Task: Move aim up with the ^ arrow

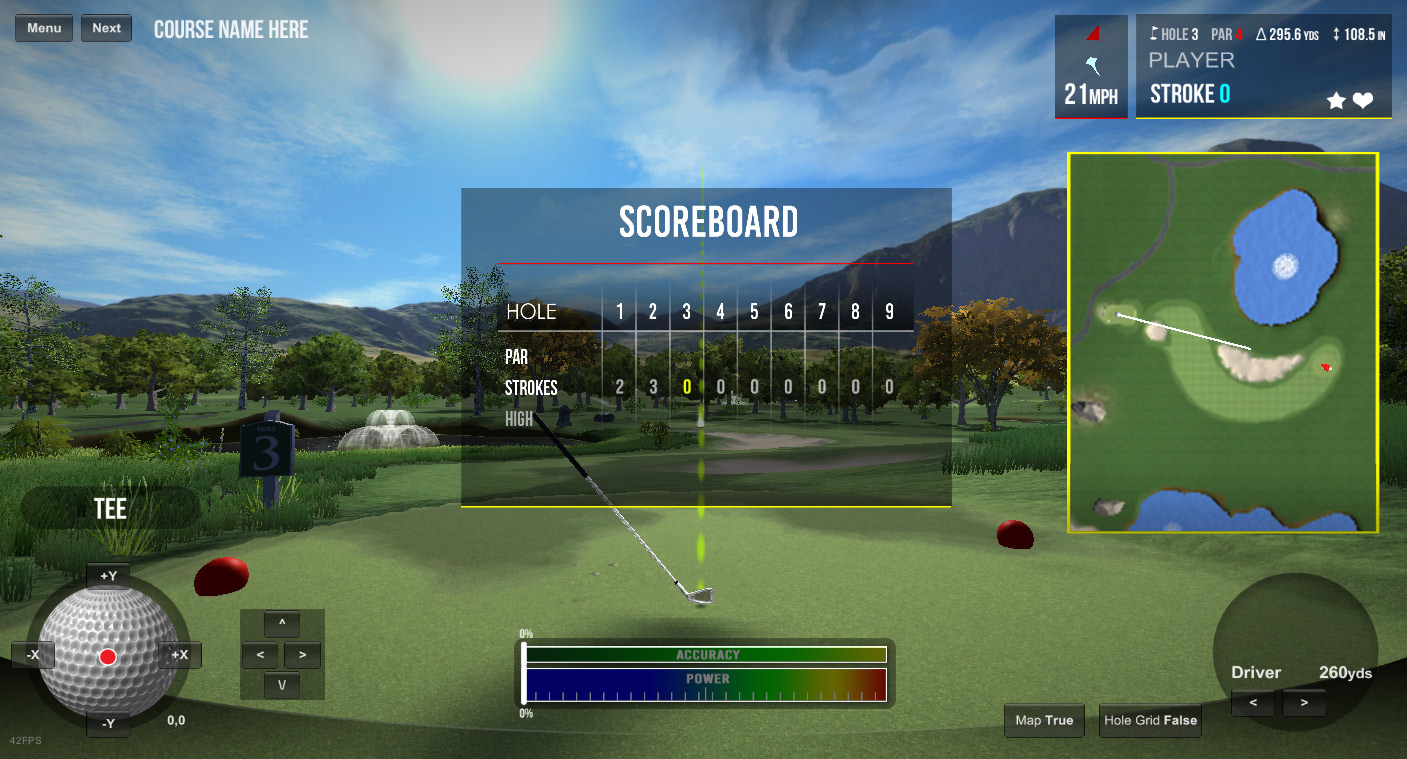Action: pos(282,624)
